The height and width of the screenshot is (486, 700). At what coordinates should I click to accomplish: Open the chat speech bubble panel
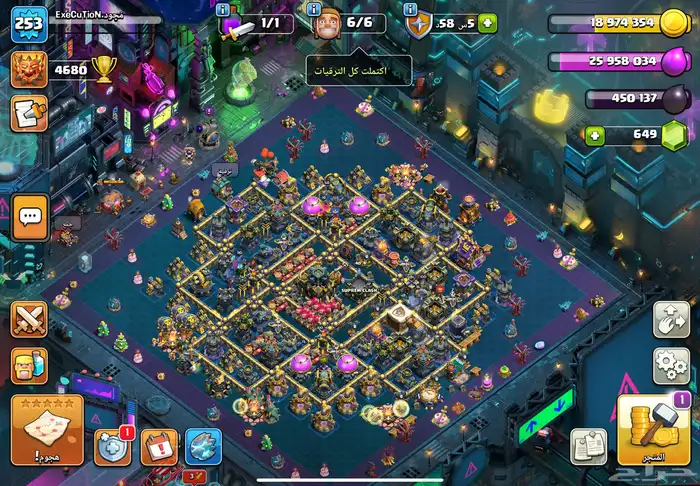pyautogui.click(x=30, y=217)
